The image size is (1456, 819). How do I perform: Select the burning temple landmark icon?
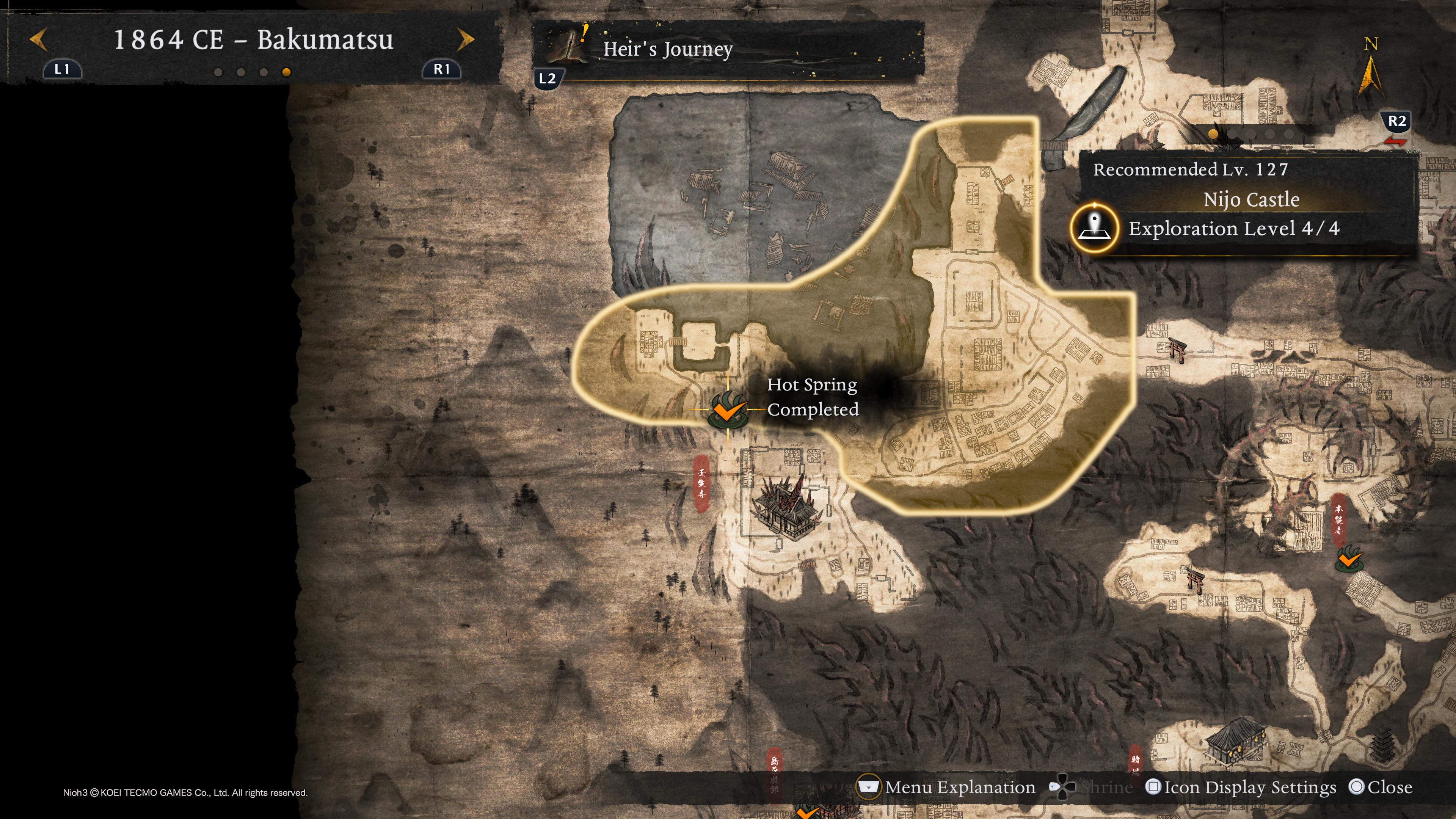(784, 507)
